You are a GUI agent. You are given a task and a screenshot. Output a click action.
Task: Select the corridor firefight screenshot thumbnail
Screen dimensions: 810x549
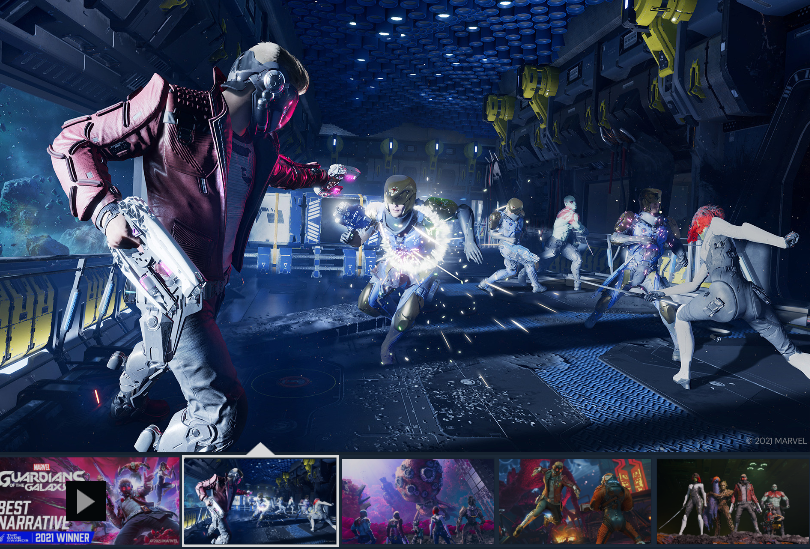tap(260, 501)
